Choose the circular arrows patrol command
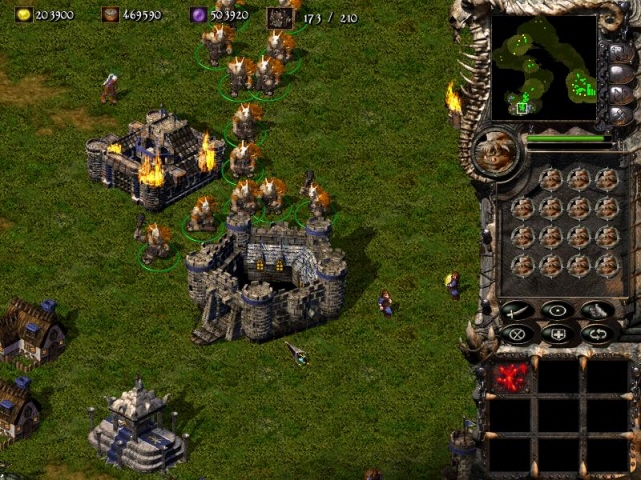Viewport: 641px width, 480px height. coord(597,334)
